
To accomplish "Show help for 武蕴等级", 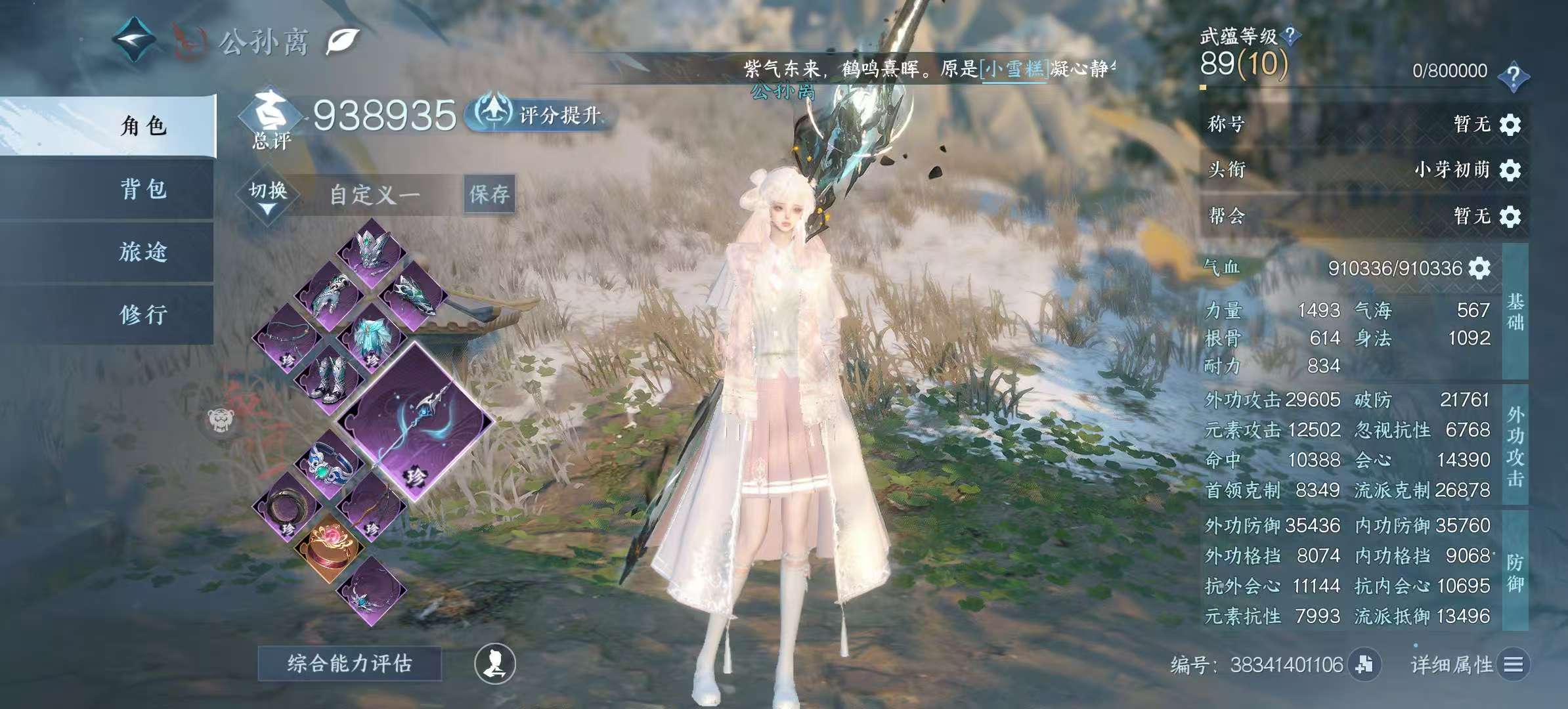I will pyautogui.click(x=1290, y=35).
